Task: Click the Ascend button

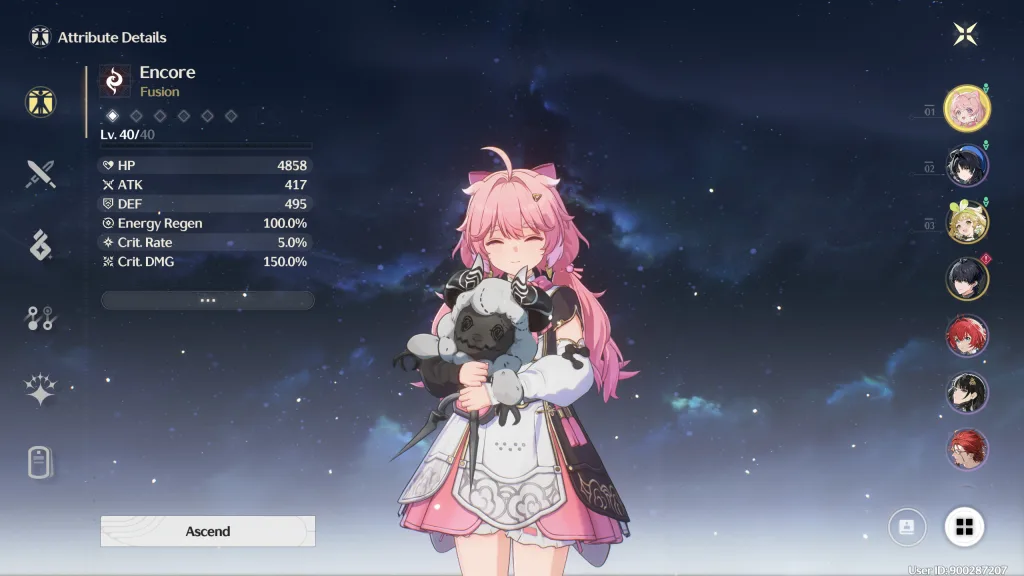Action: [x=208, y=531]
